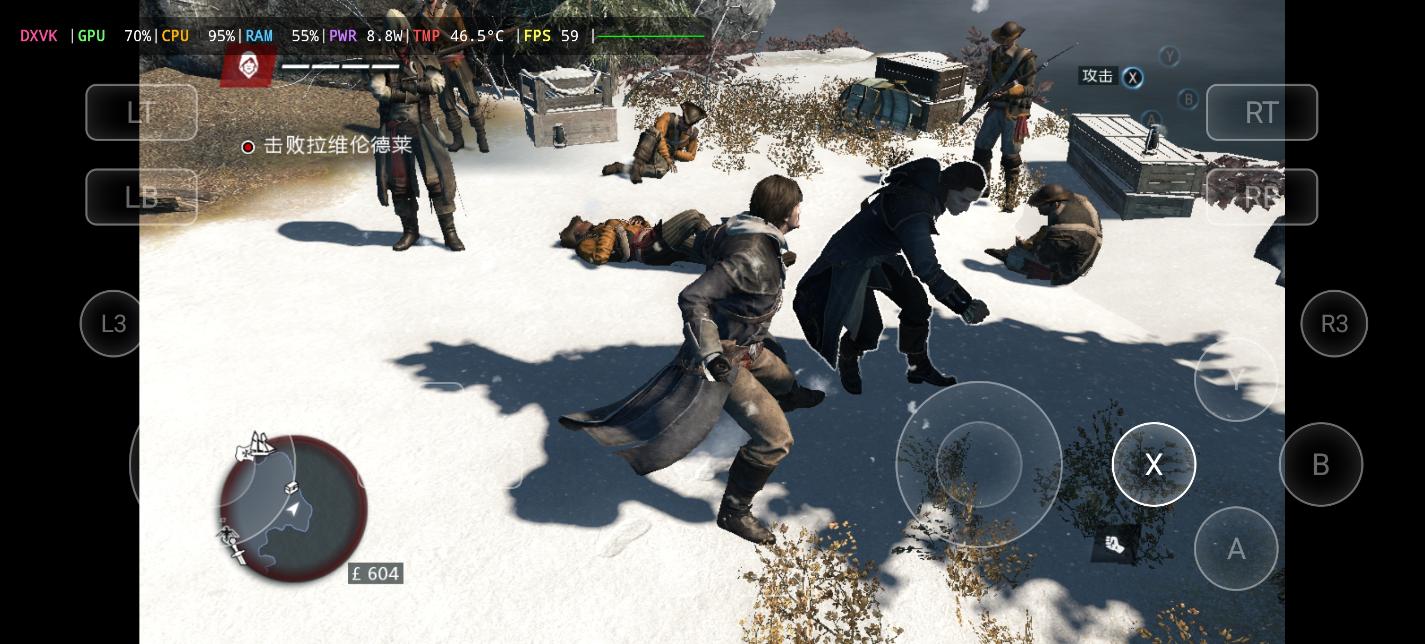Tap the fist weapon icon
Viewport: 1425px width, 644px height.
(1115, 544)
